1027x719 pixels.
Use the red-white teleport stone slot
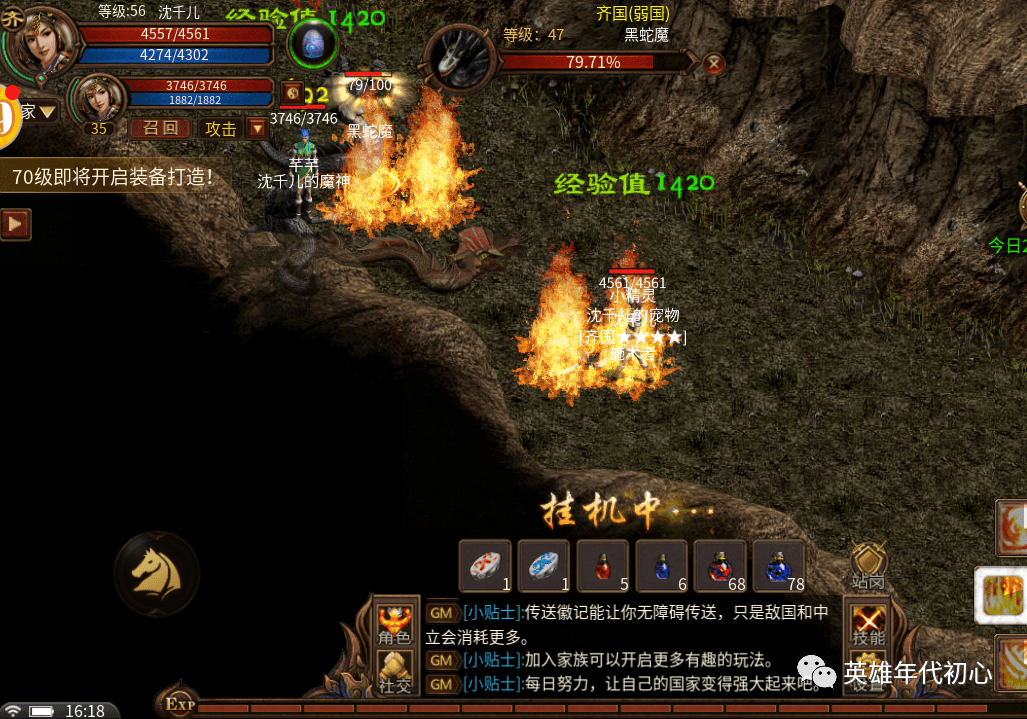point(485,567)
